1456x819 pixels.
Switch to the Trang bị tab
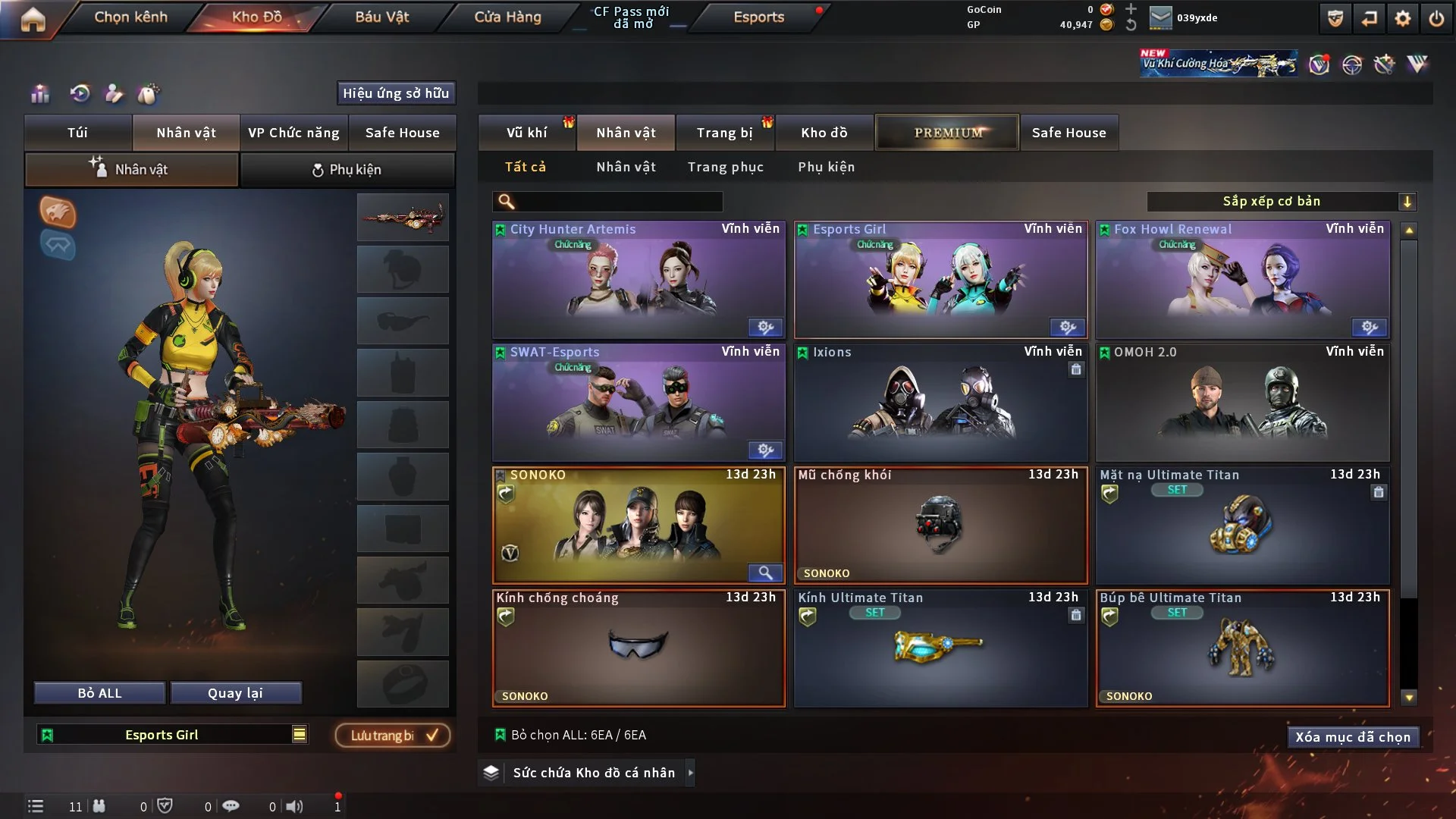pyautogui.click(x=724, y=133)
